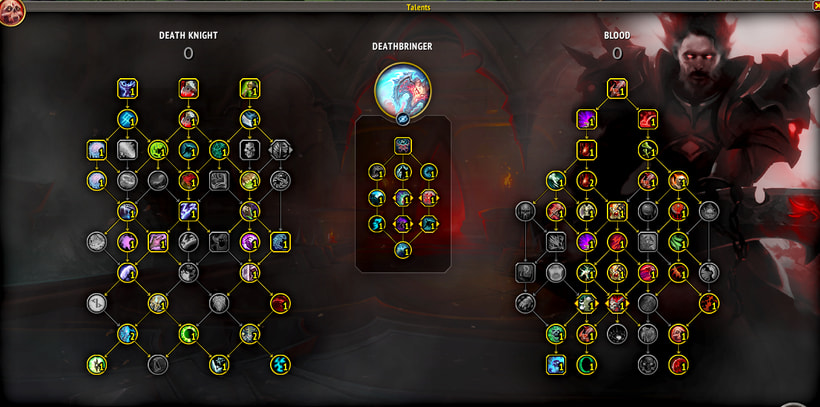The image size is (820, 407).
Task: Select the bottom-left Death Knight tree talent
Action: [x=97, y=364]
